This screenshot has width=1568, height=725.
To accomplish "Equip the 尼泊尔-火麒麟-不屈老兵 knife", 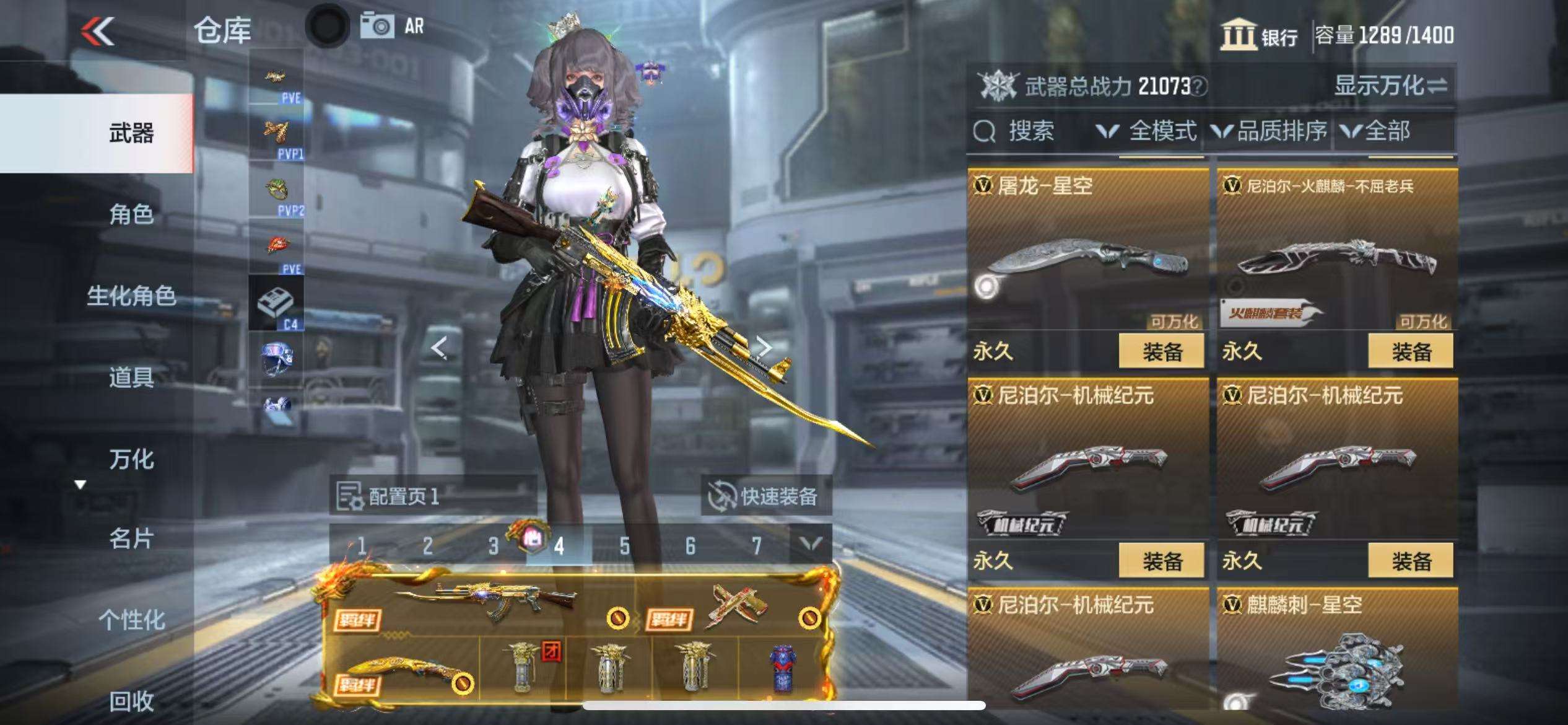I will tap(1411, 351).
